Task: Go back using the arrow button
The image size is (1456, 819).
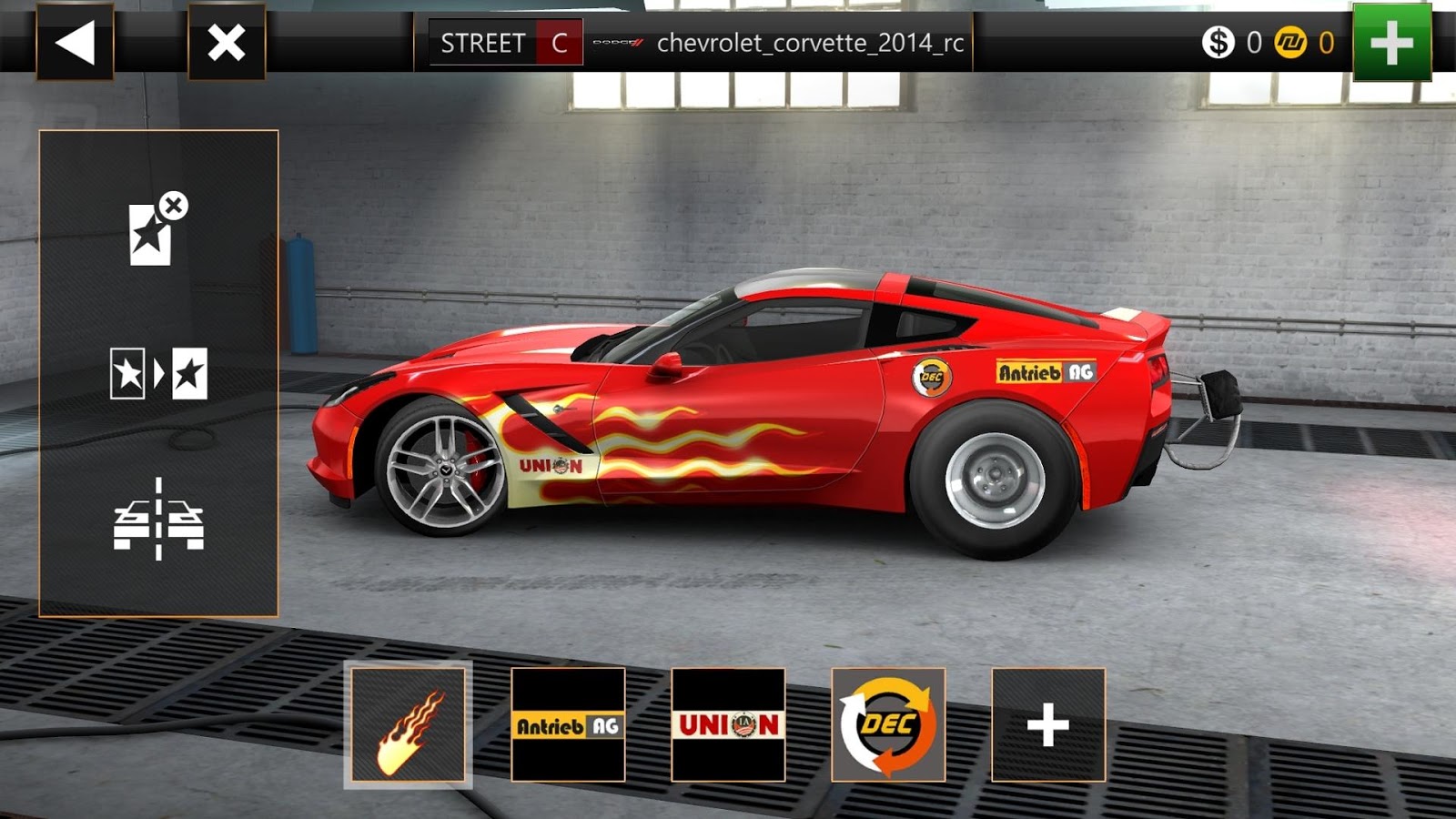Action: click(x=77, y=39)
